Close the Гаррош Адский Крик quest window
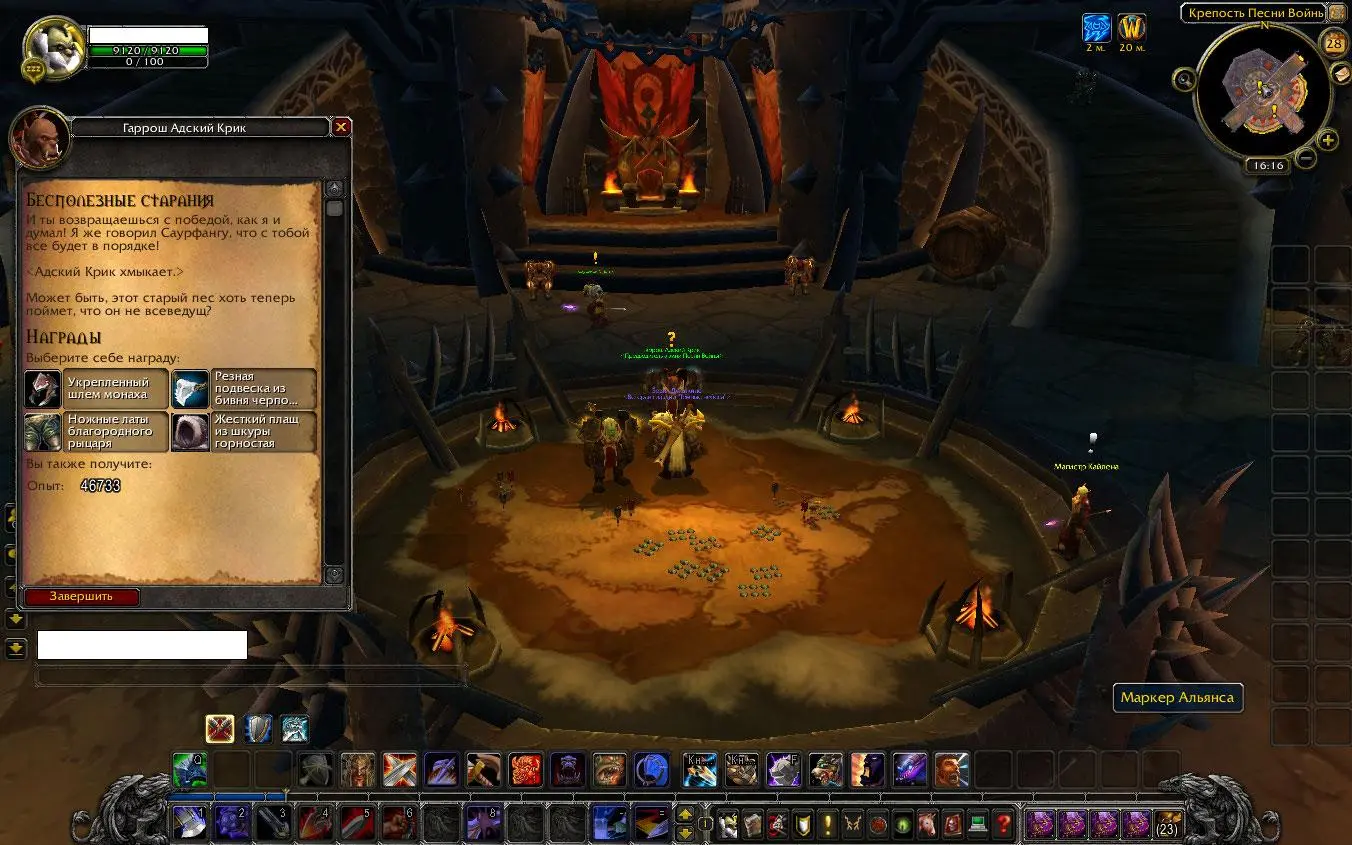The height and width of the screenshot is (845, 1352). [341, 127]
